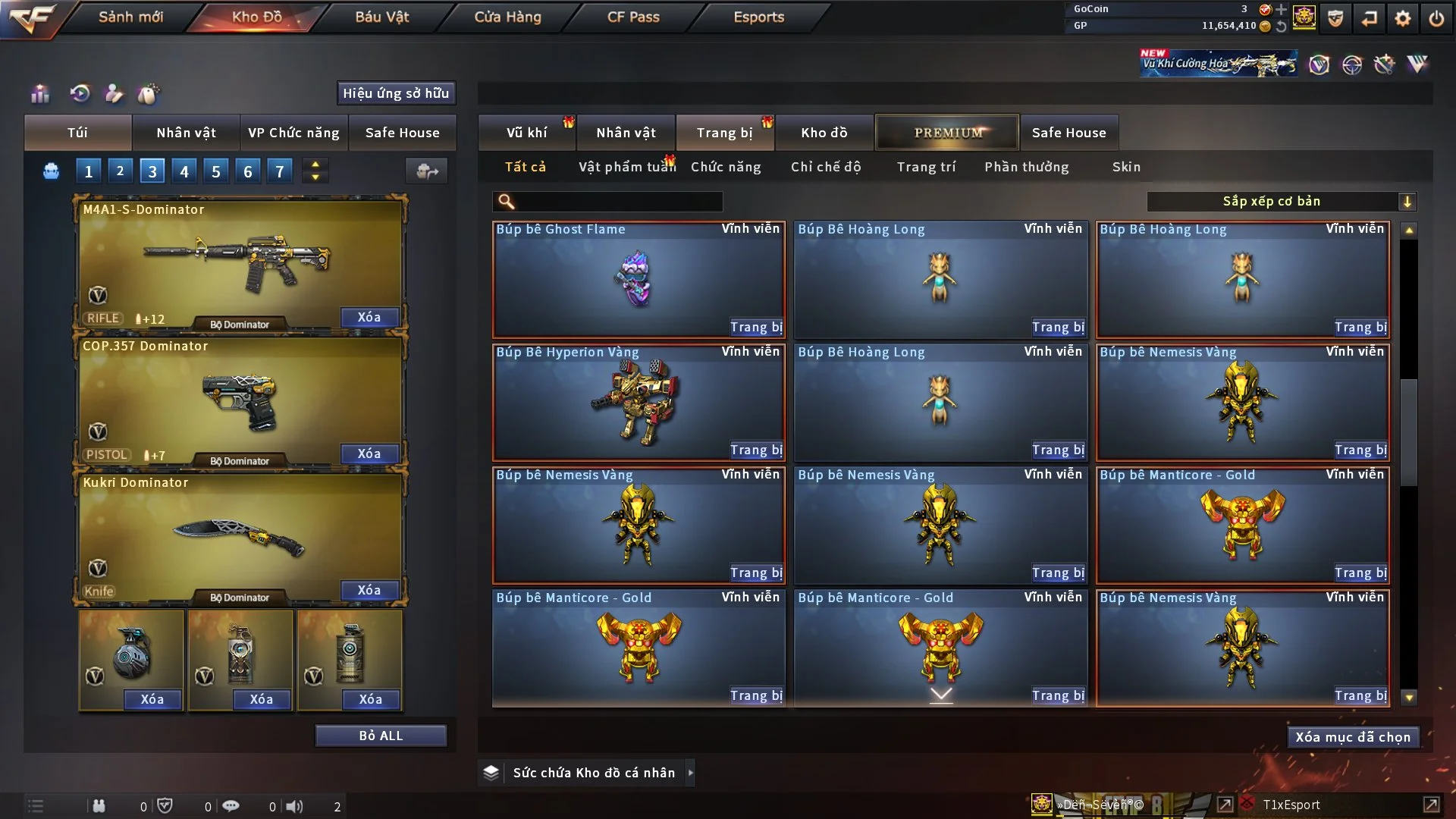Click the power exit icon
Viewport: 1456px width, 819px height.
pos(1436,18)
